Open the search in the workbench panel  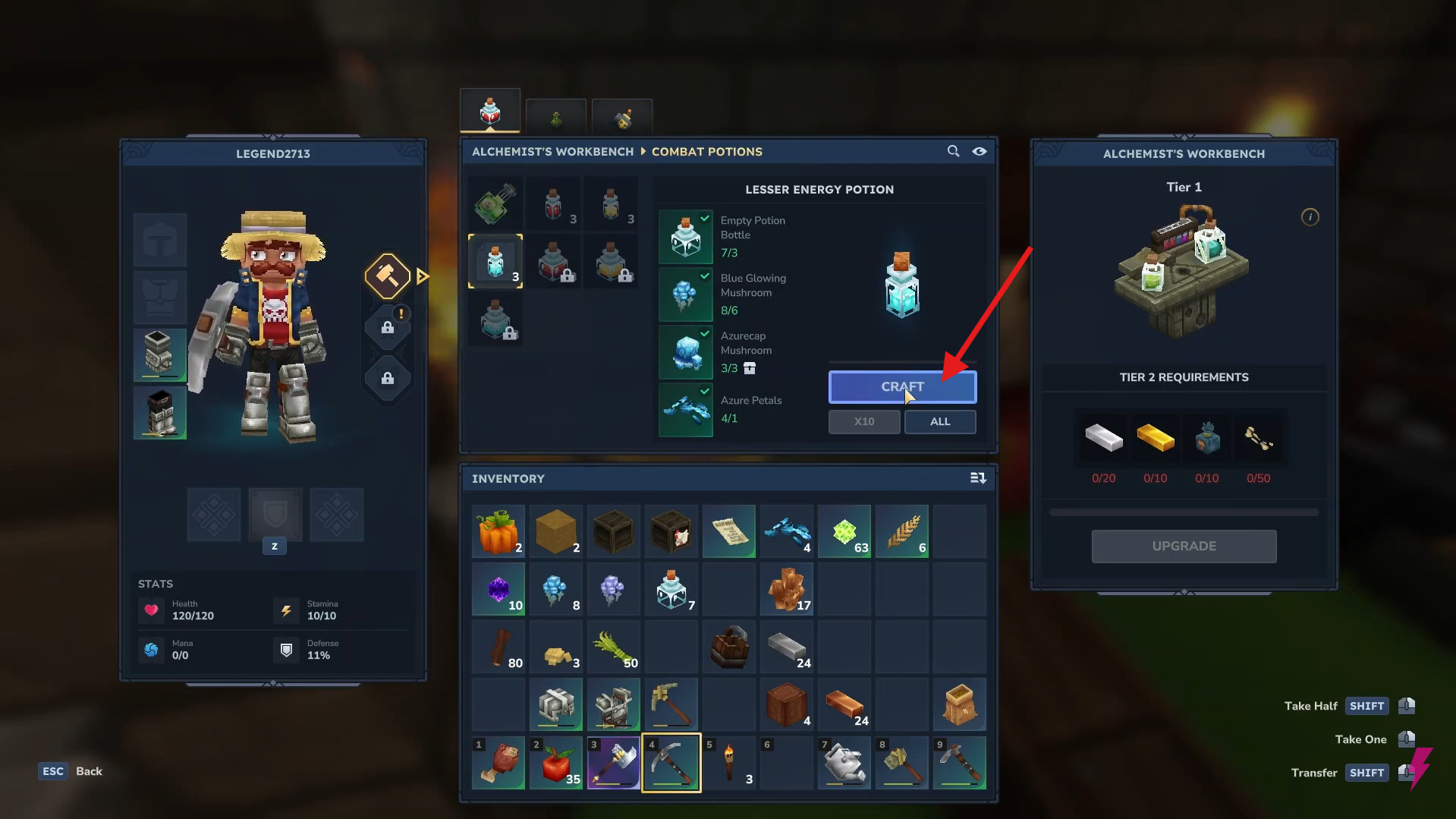[953, 151]
